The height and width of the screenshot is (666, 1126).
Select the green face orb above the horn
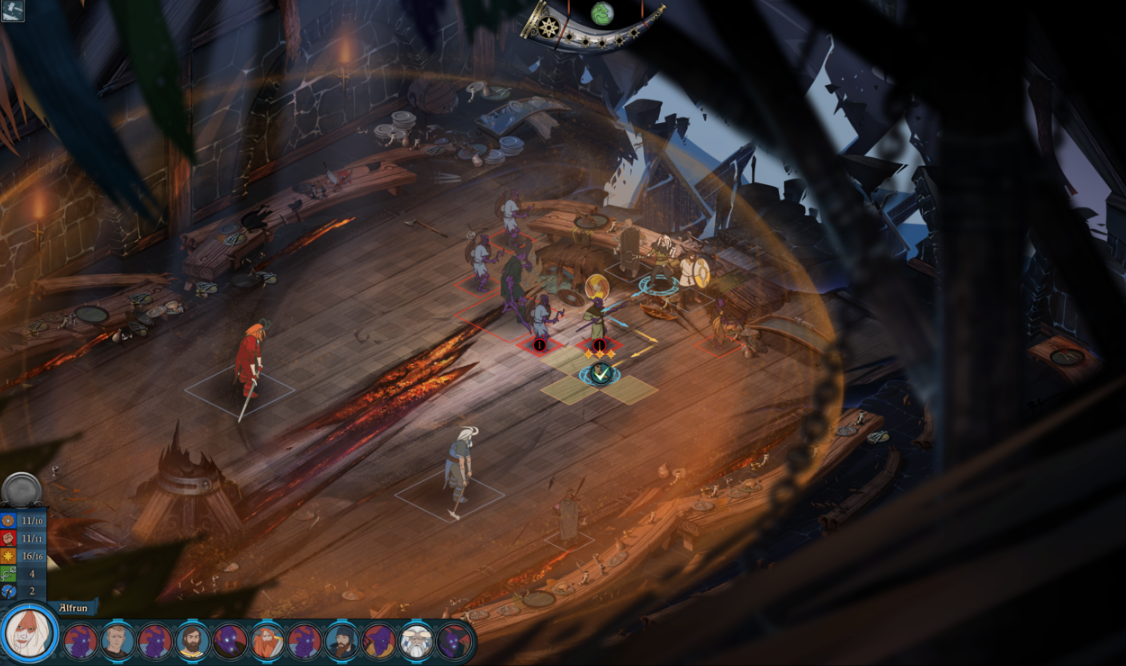click(x=602, y=12)
